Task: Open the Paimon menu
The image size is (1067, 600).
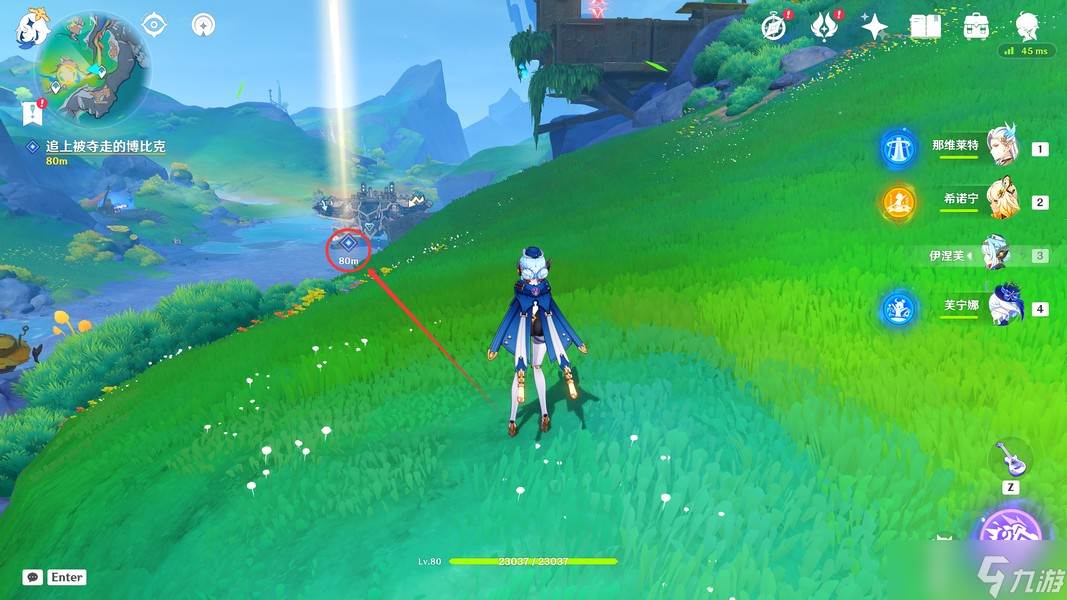Action: (28, 27)
